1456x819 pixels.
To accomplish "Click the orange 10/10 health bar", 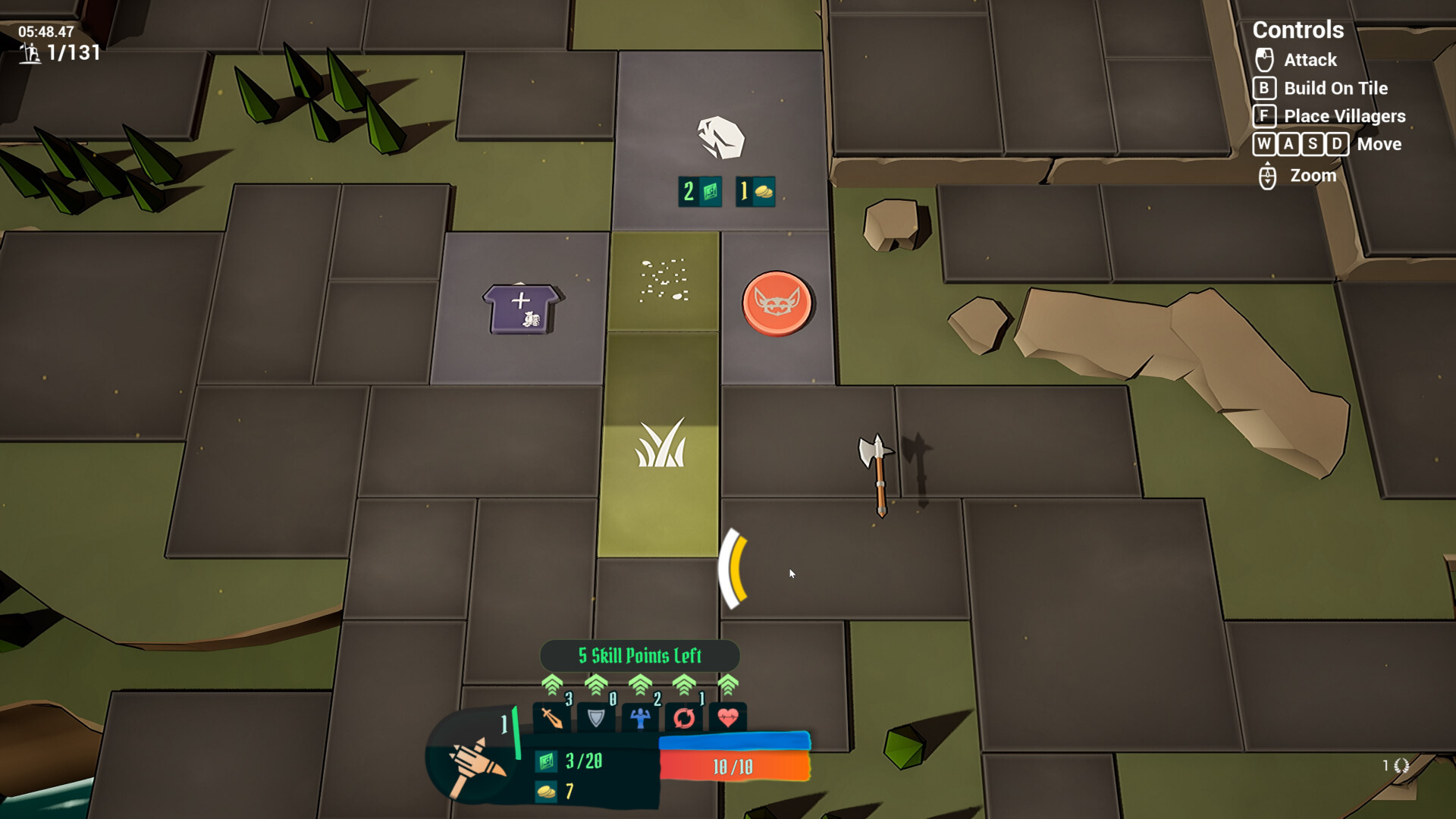I will click(x=734, y=766).
